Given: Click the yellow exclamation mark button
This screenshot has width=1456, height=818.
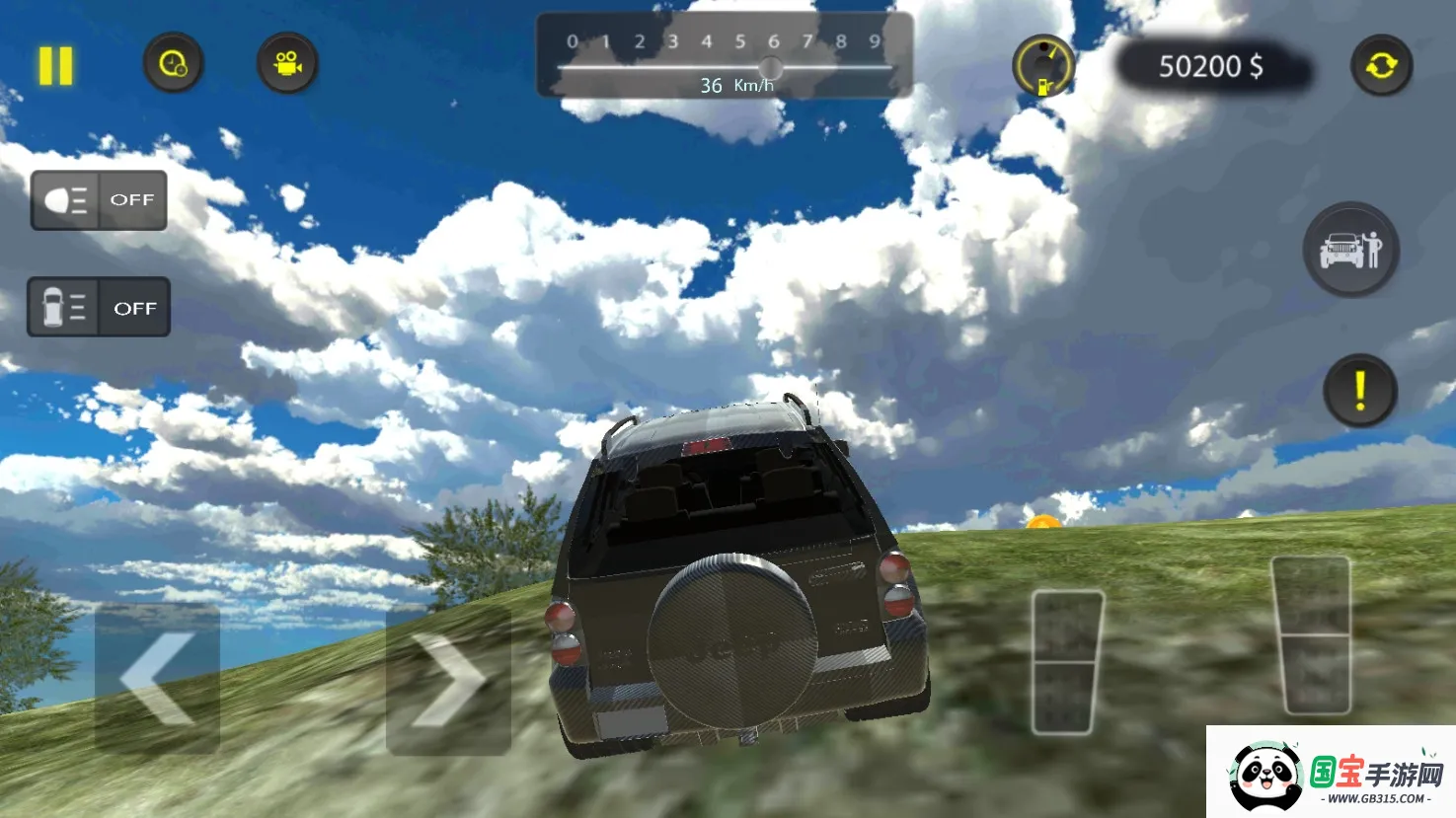Looking at the screenshot, I should pyautogui.click(x=1359, y=391).
